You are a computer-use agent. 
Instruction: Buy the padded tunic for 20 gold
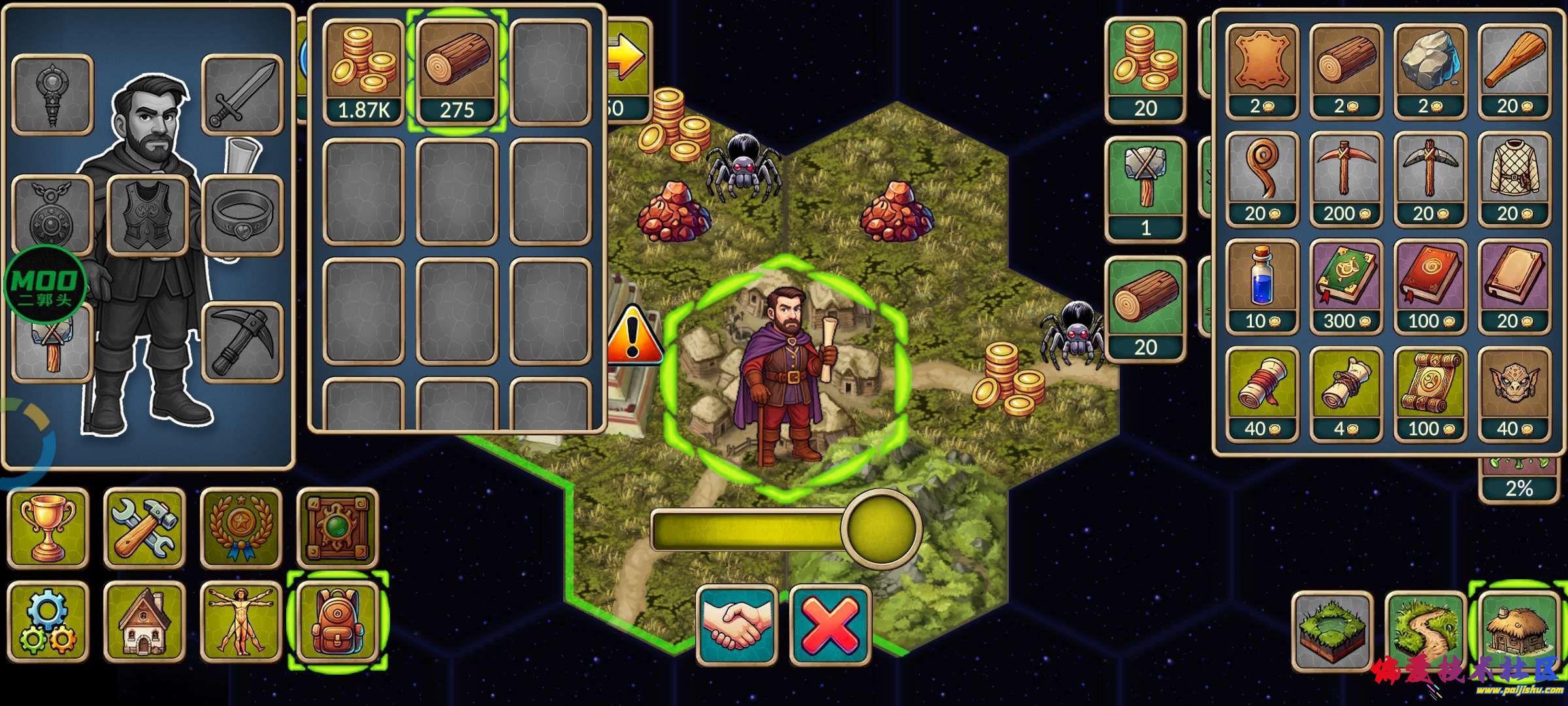pos(1514,179)
